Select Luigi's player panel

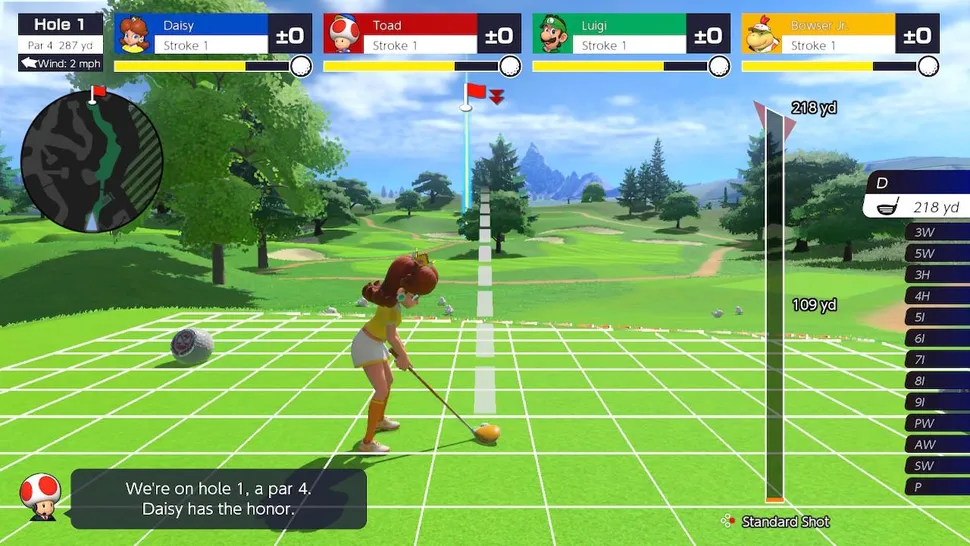629,35
